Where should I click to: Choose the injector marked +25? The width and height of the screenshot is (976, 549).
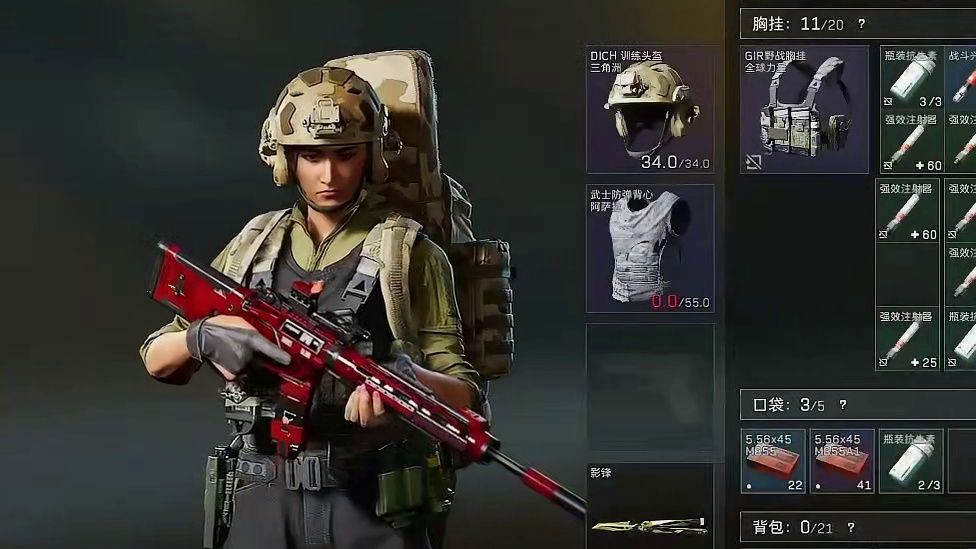pos(908,339)
